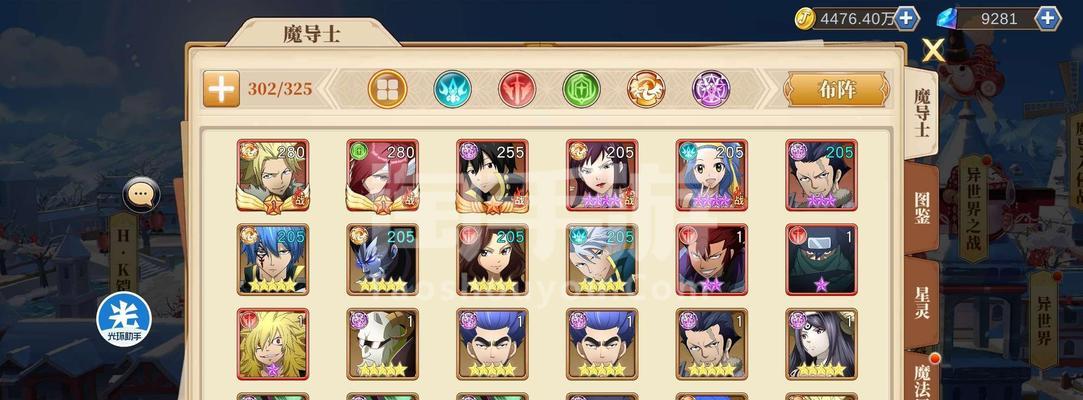Viewport: 1083px width, 400px height.
Task: Filter mages by the purple attribute icon
Action: tap(711, 89)
